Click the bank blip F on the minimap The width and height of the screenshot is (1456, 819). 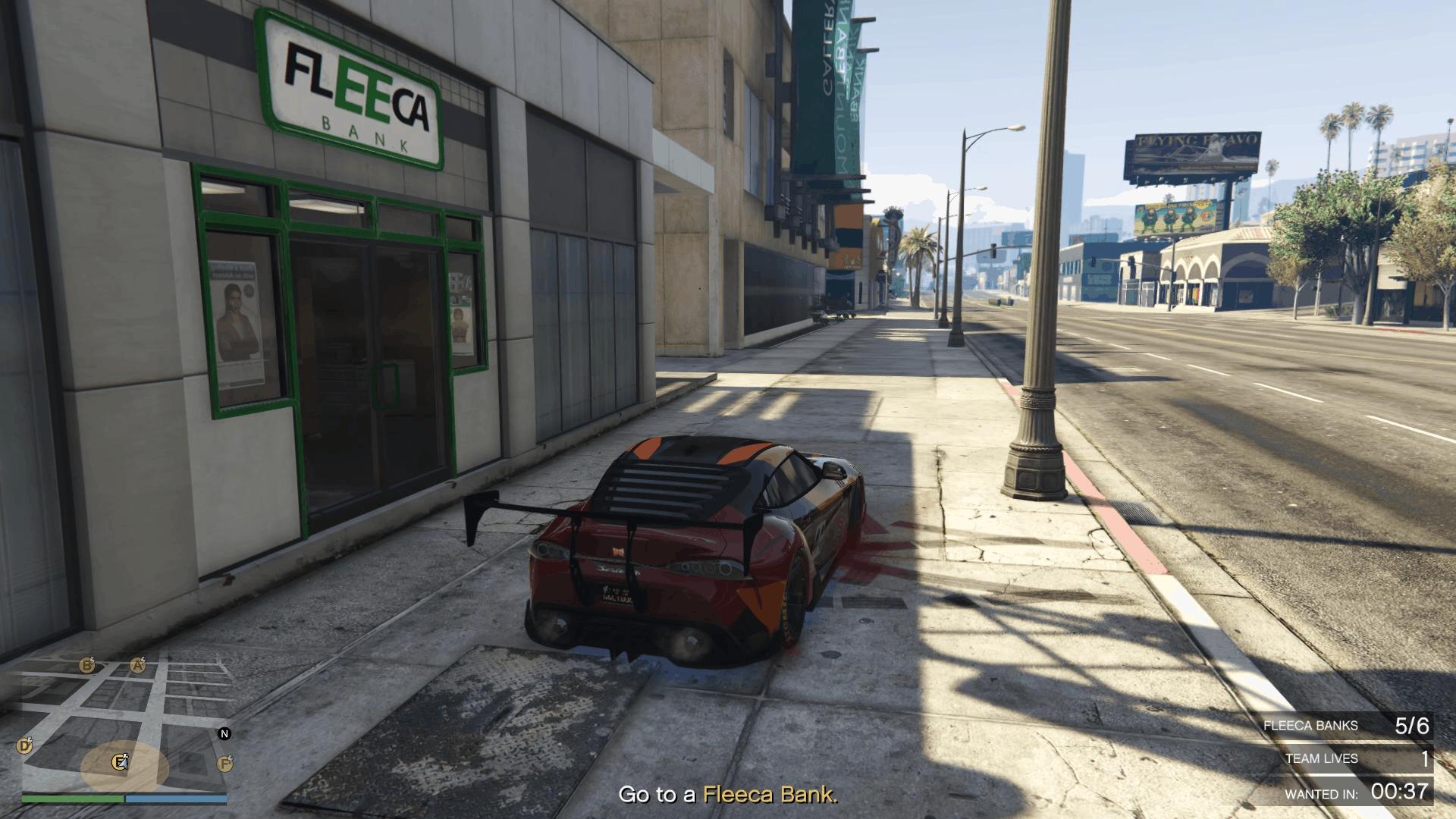click(x=224, y=764)
